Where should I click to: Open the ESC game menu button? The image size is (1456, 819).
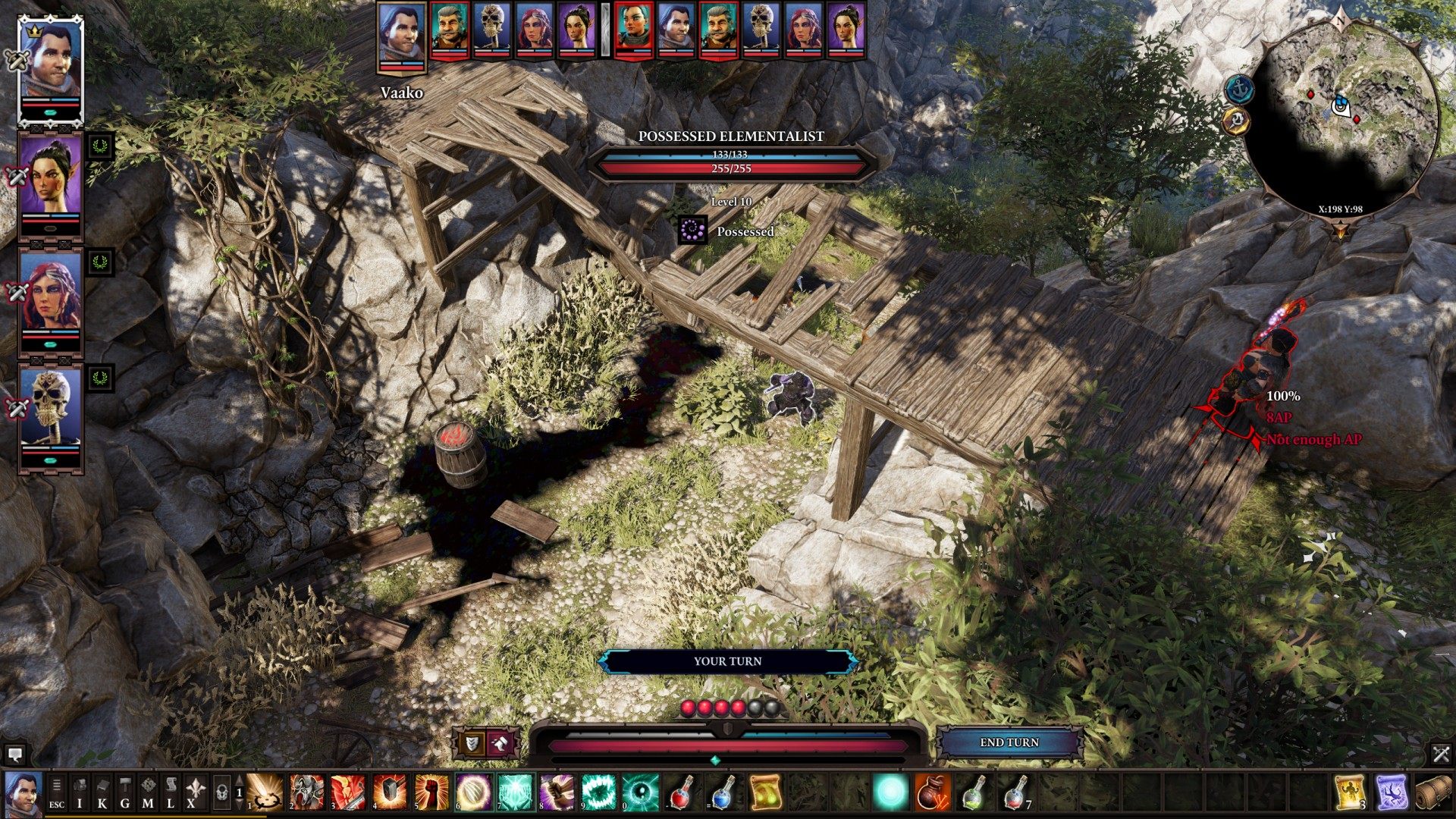click(x=57, y=792)
